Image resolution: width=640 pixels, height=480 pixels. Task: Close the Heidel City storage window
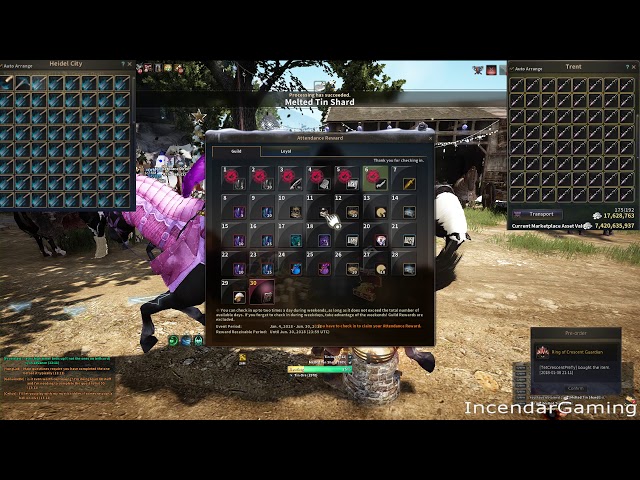[130, 65]
